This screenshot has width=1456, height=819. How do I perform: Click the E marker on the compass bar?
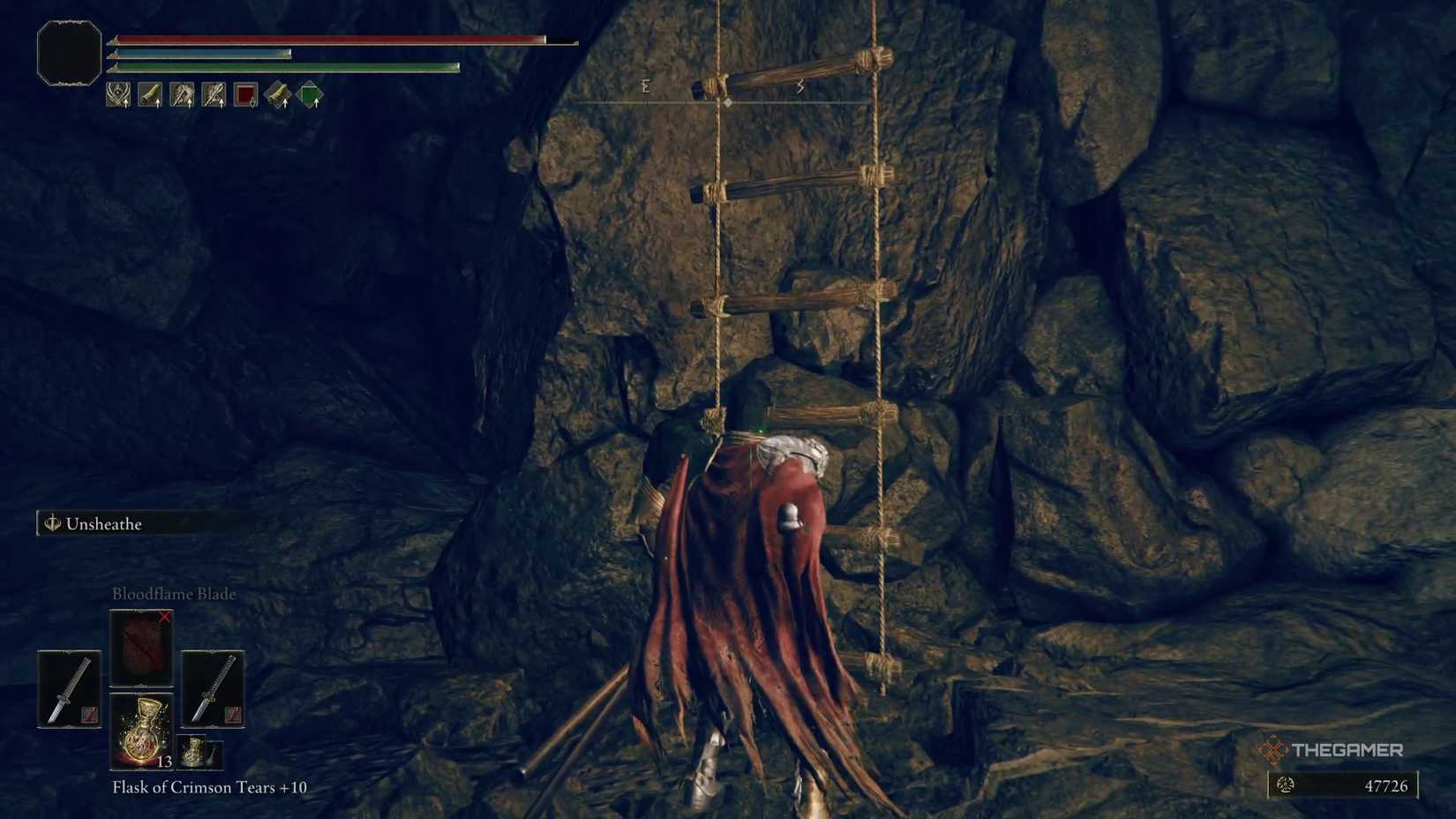tap(646, 86)
